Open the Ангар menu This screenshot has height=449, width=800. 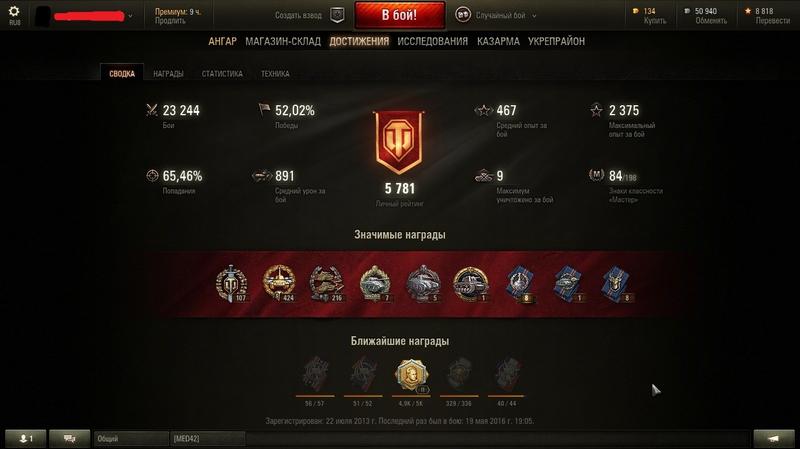pos(223,41)
